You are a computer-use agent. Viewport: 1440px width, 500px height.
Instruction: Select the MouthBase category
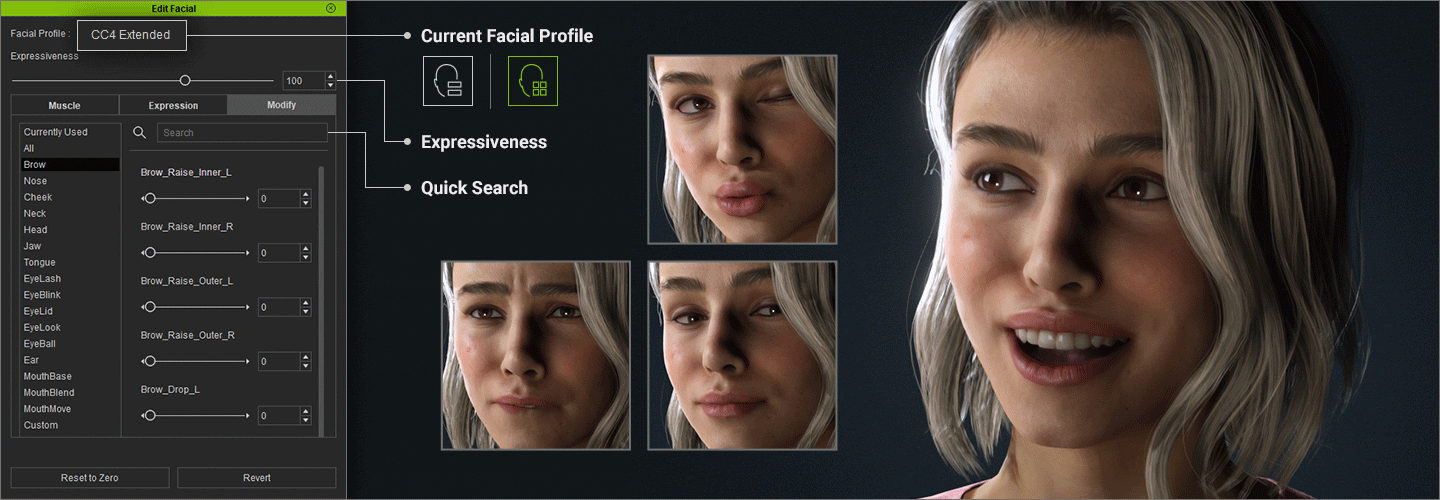pyautogui.click(x=48, y=376)
